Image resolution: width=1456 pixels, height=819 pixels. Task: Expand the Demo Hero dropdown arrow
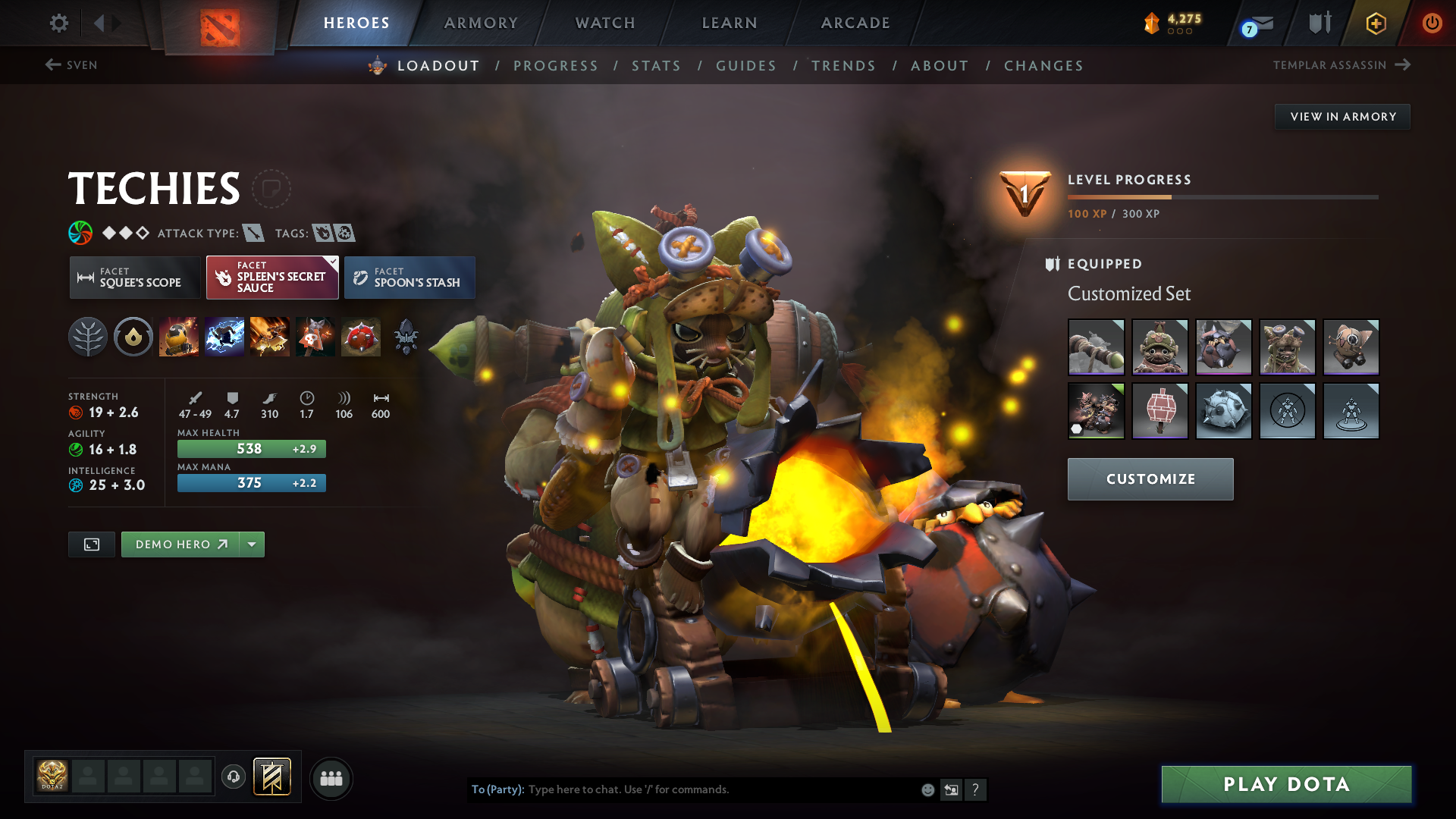(252, 544)
